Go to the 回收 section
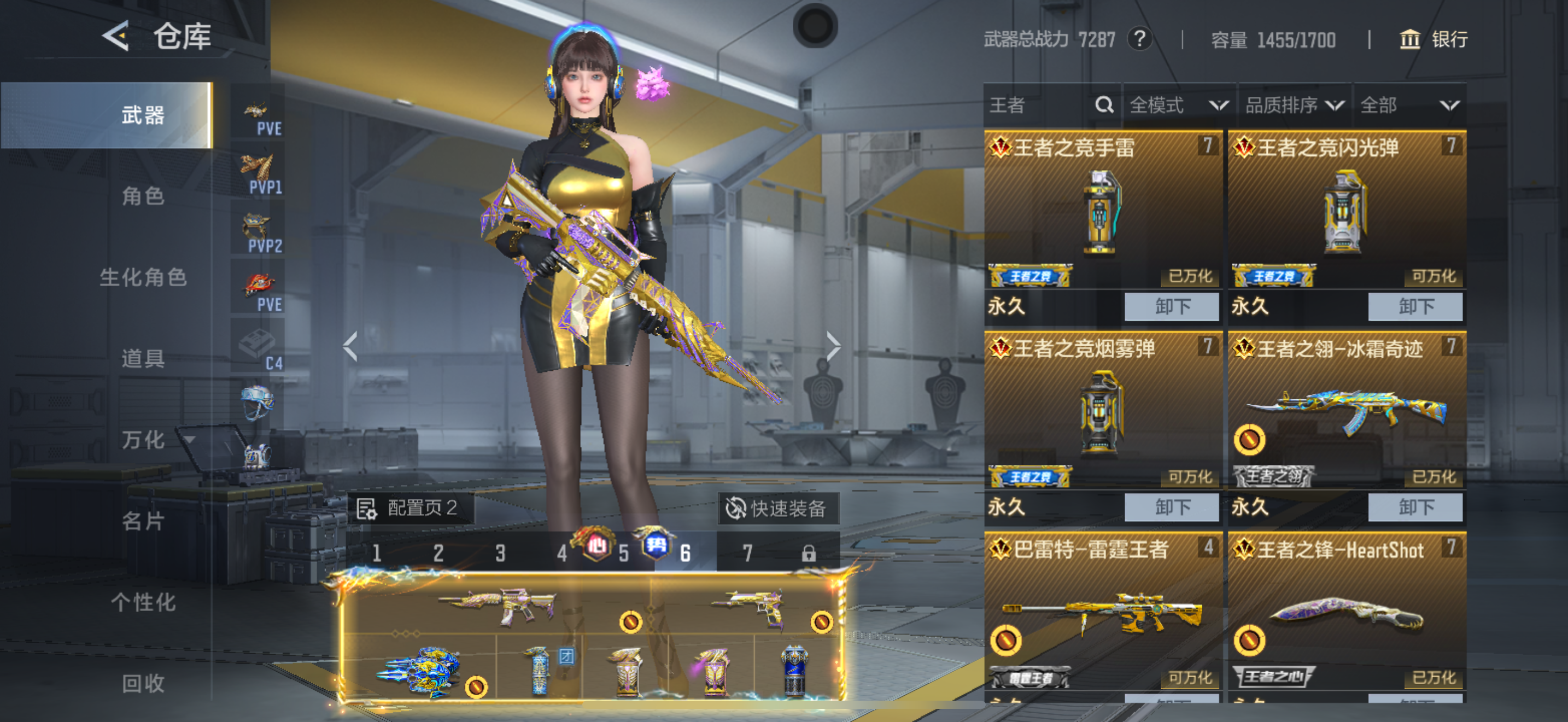1568x722 pixels. click(x=143, y=683)
